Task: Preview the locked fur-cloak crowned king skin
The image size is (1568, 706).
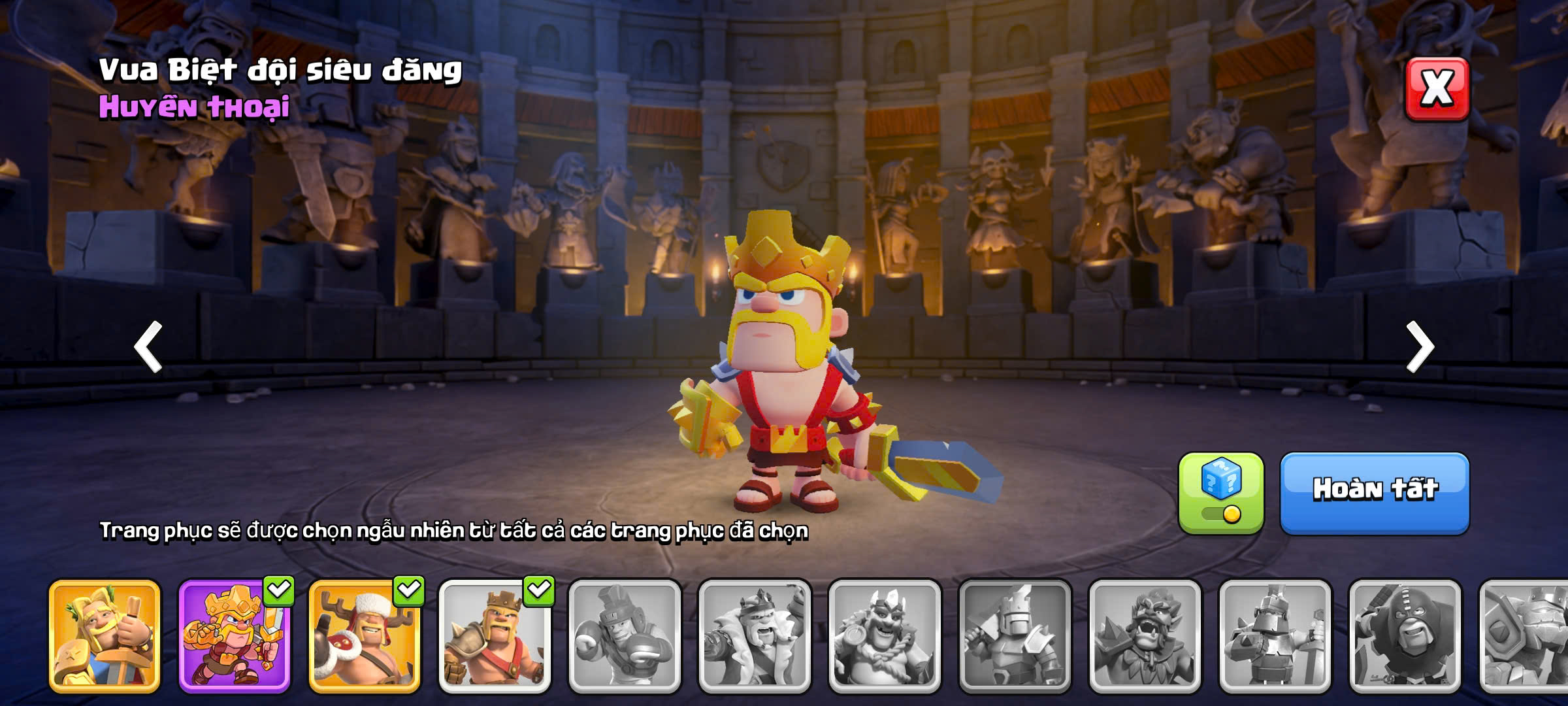Action: [x=755, y=636]
